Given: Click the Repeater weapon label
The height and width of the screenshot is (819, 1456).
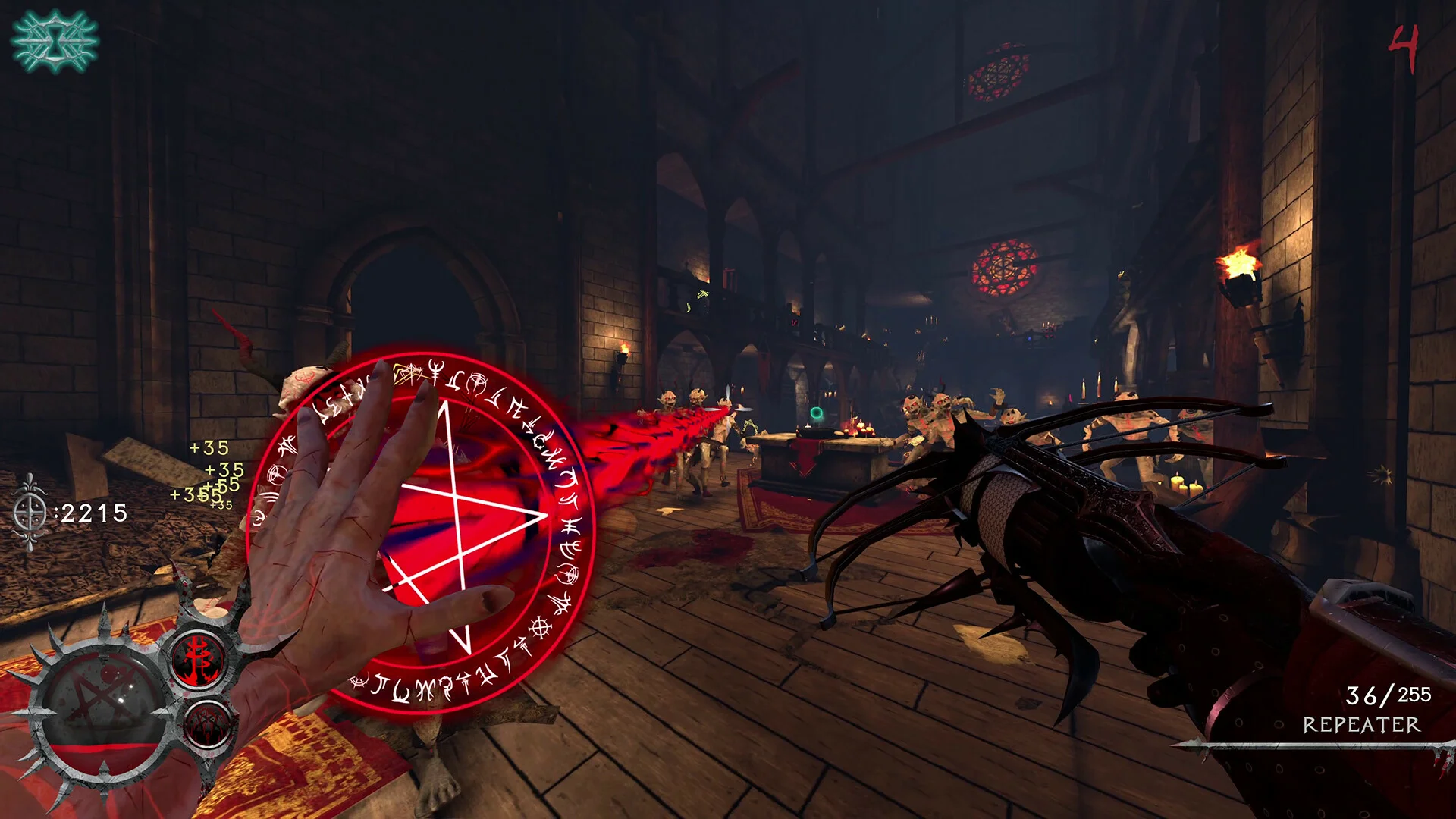Looking at the screenshot, I should click(x=1361, y=725).
